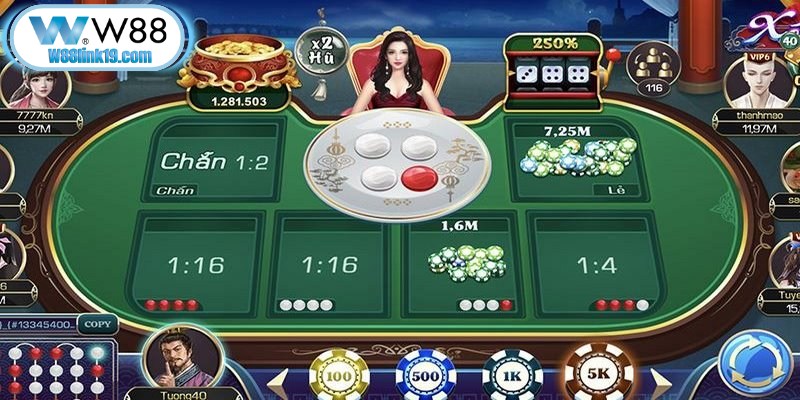Open the Tuong40 player avatar
Viewport: 800px width, 400px height.
pos(181,362)
